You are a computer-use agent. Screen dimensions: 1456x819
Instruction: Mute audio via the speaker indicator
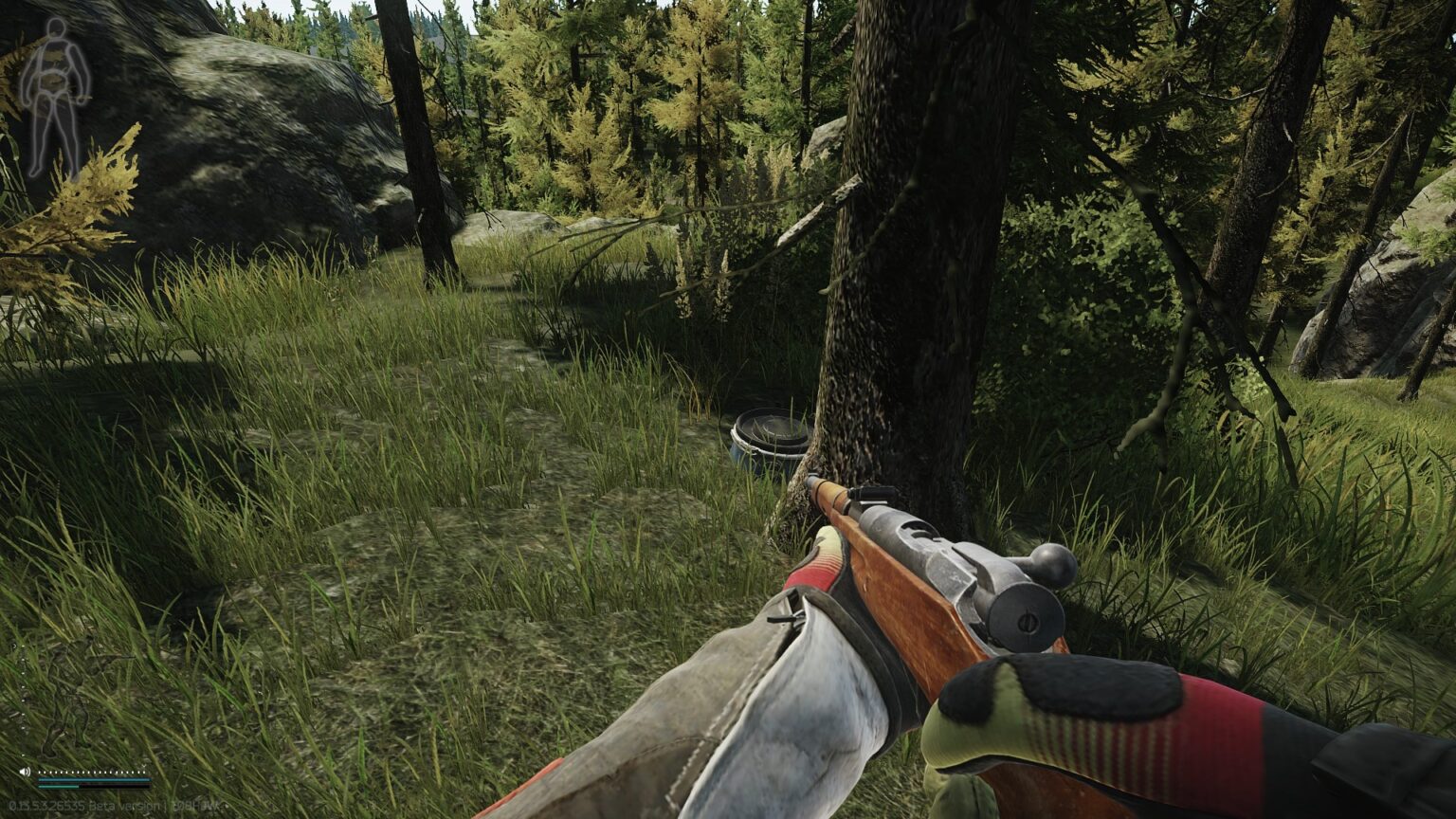(25, 772)
